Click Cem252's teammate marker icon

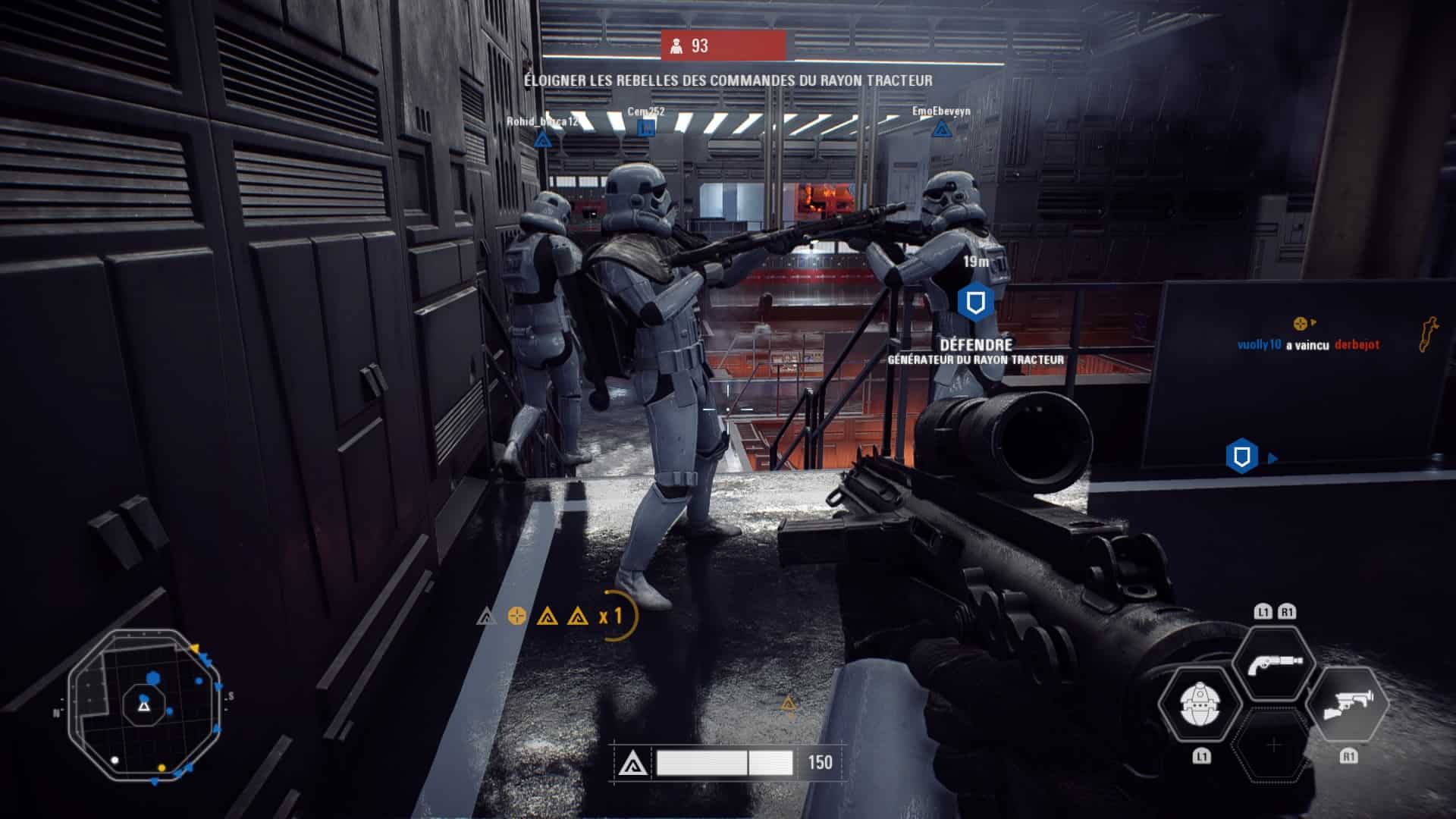tap(646, 128)
